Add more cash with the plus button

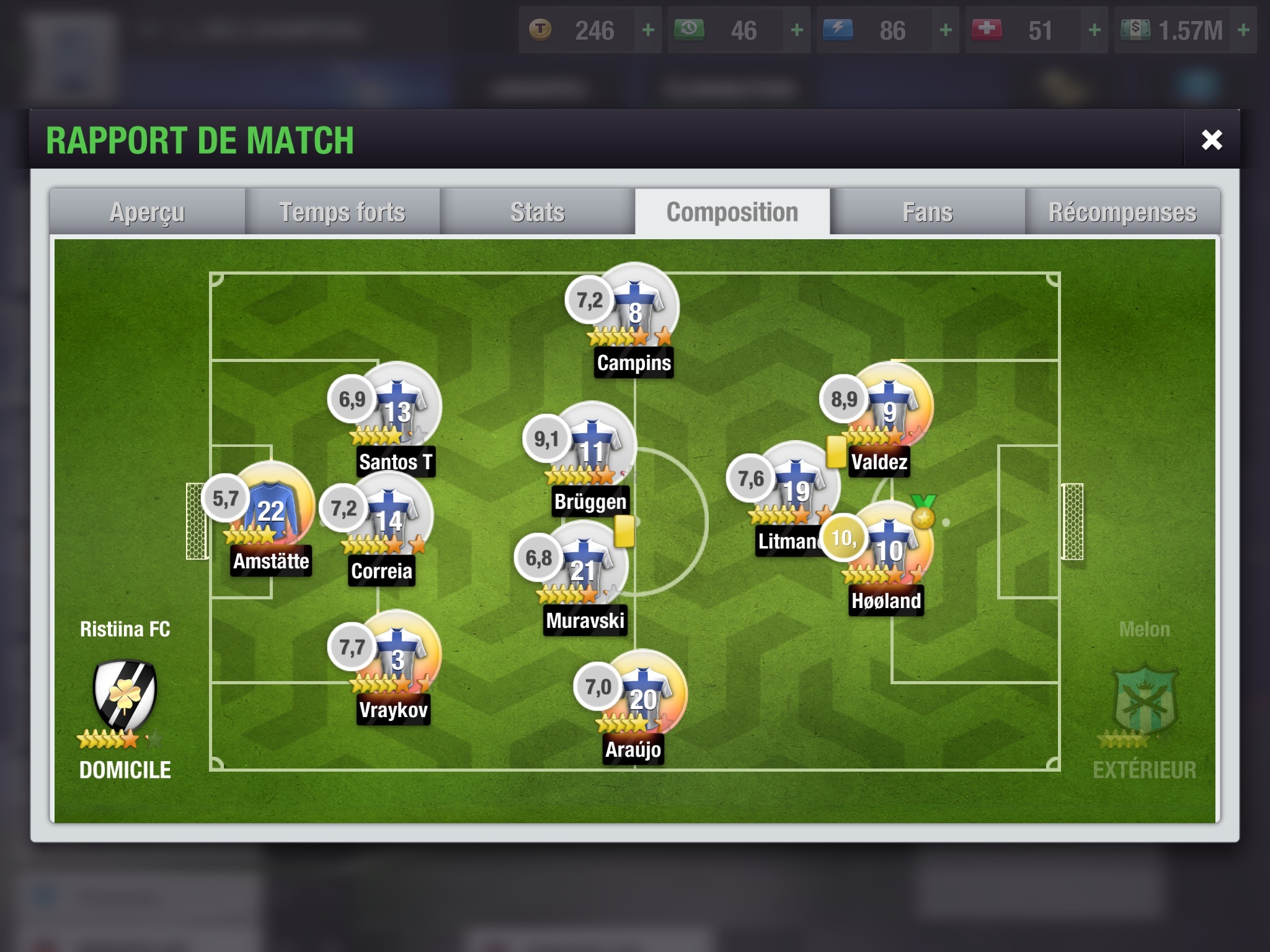(x=1243, y=30)
